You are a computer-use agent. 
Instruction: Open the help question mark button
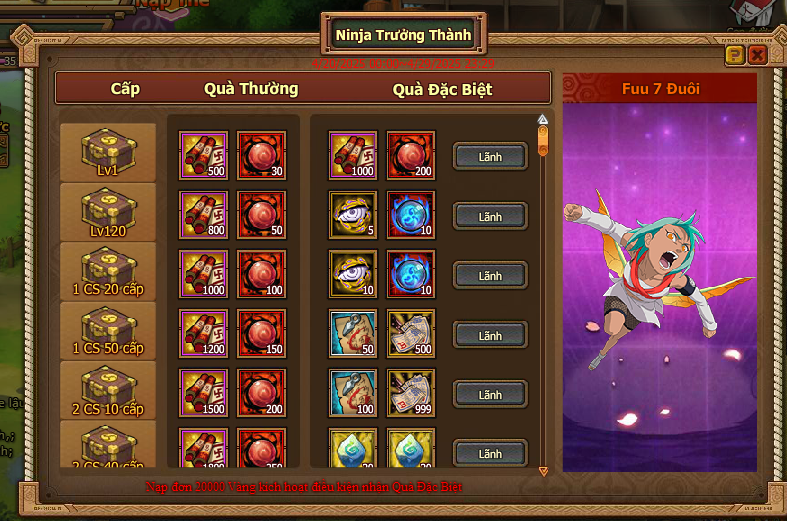tap(735, 55)
